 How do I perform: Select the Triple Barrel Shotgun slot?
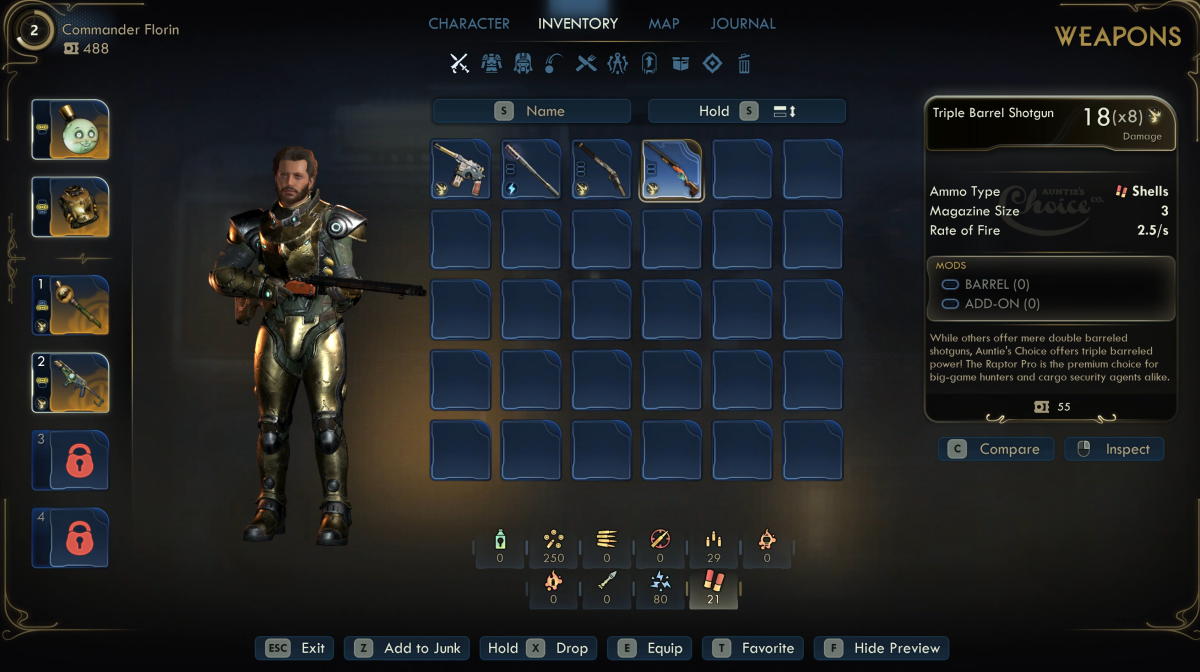[x=671, y=169]
